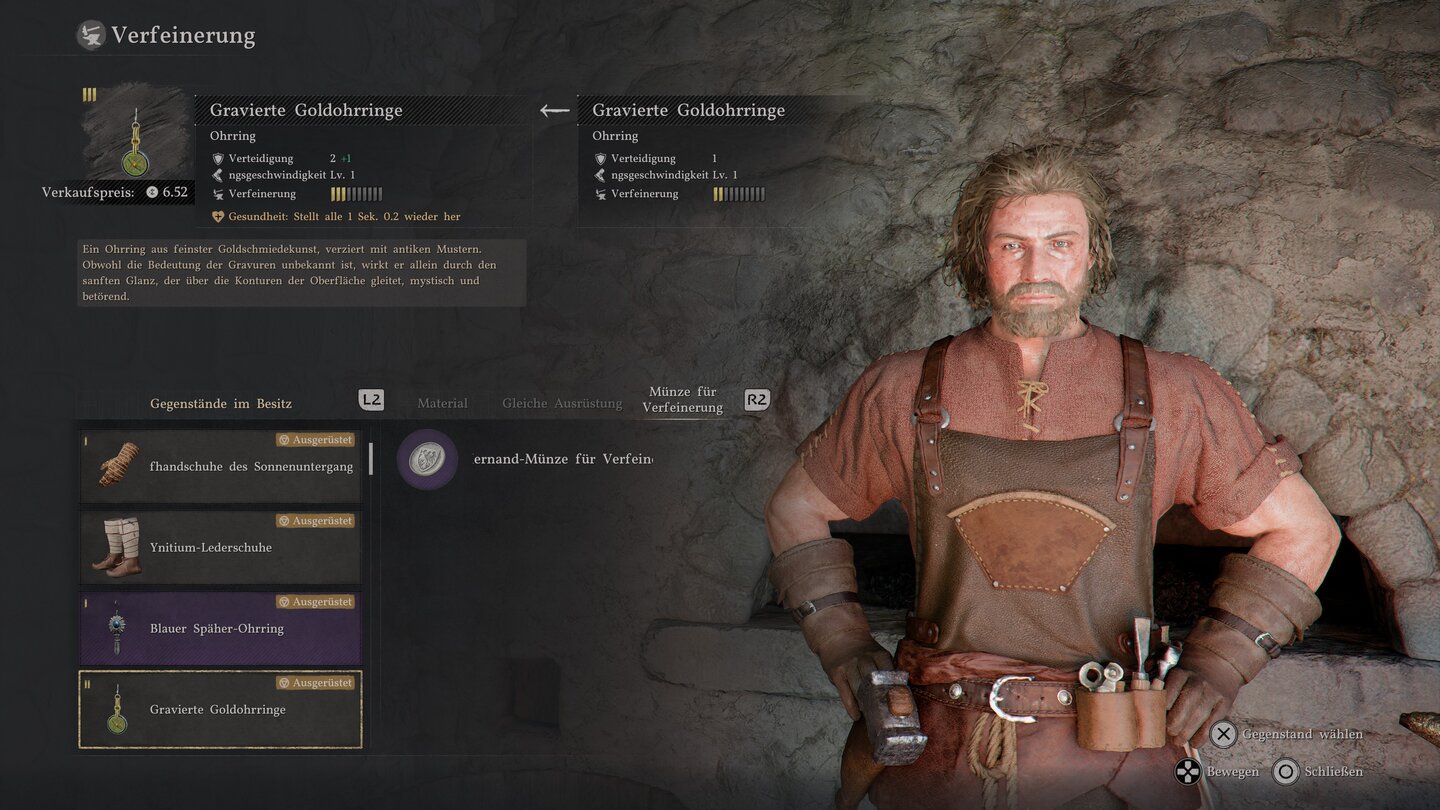
Task: Choose the Blauer Späher-Ohrring item
Action: click(x=220, y=628)
